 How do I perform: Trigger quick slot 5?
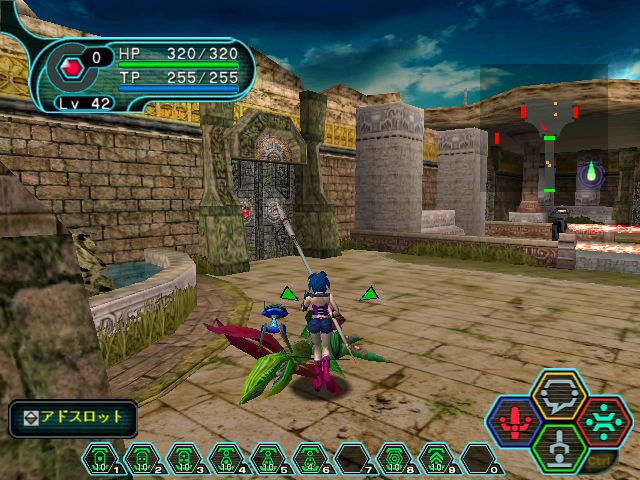click(270, 458)
